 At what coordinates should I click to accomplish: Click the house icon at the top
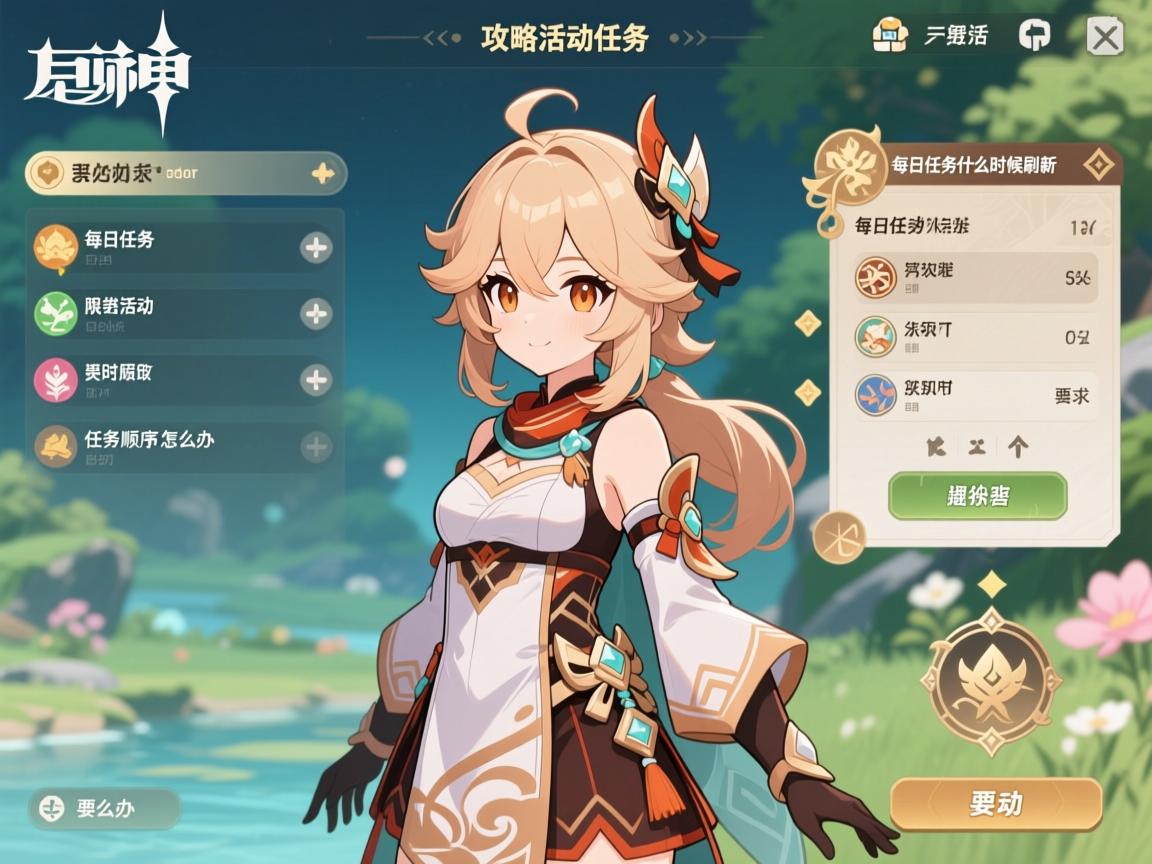(1034, 36)
